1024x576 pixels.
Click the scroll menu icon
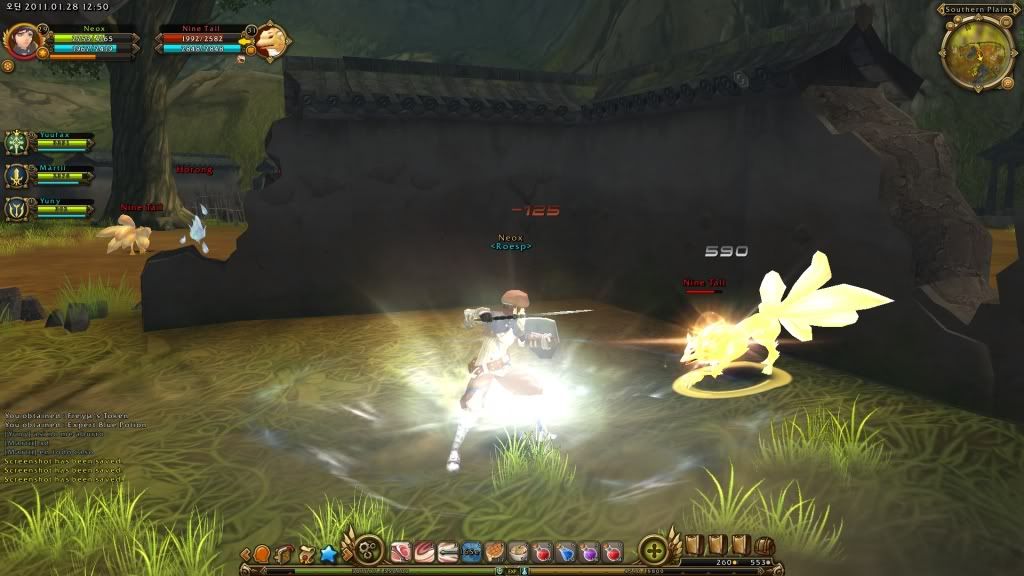coord(305,552)
